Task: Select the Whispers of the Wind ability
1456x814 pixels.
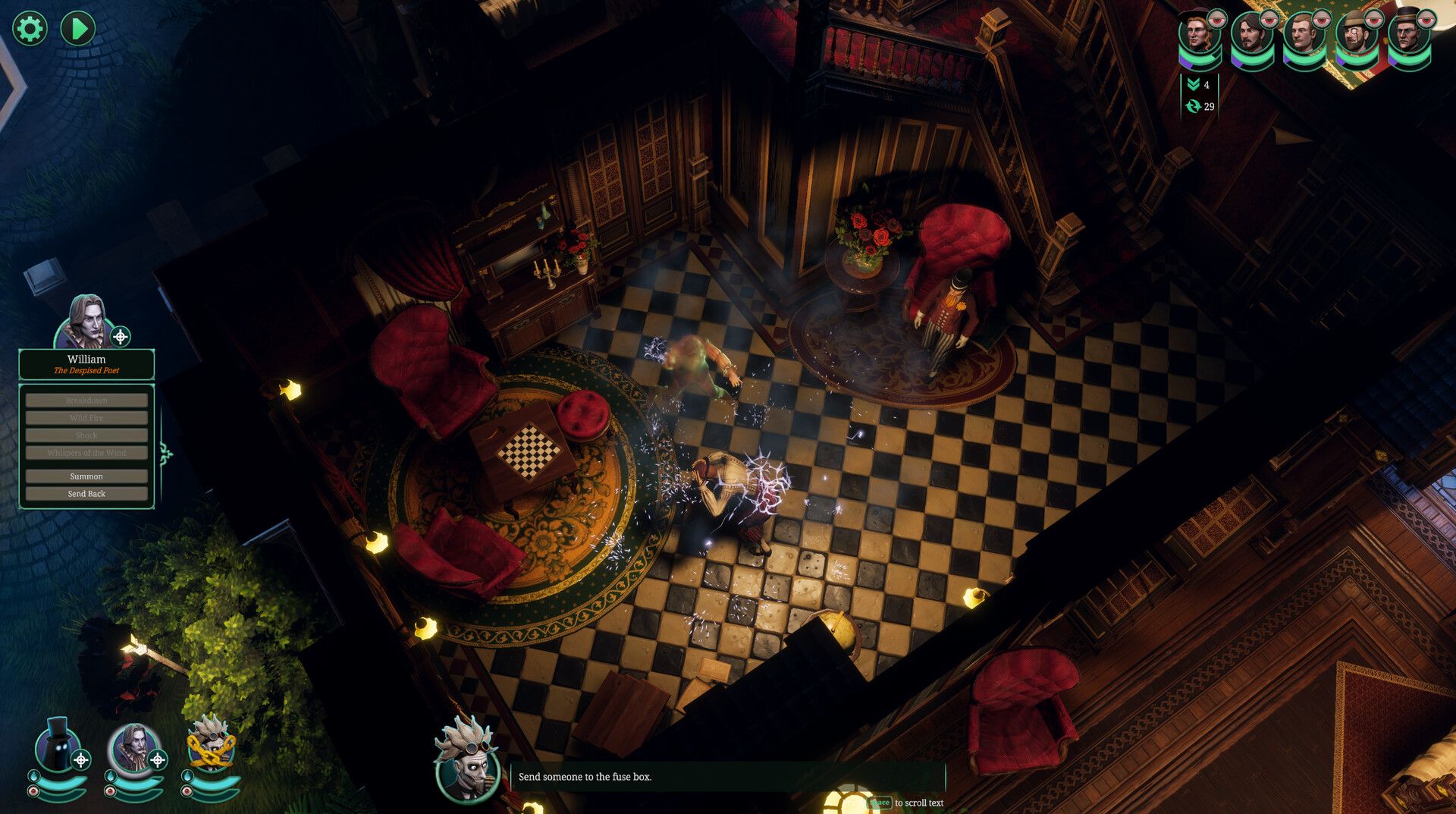Action: (x=86, y=452)
